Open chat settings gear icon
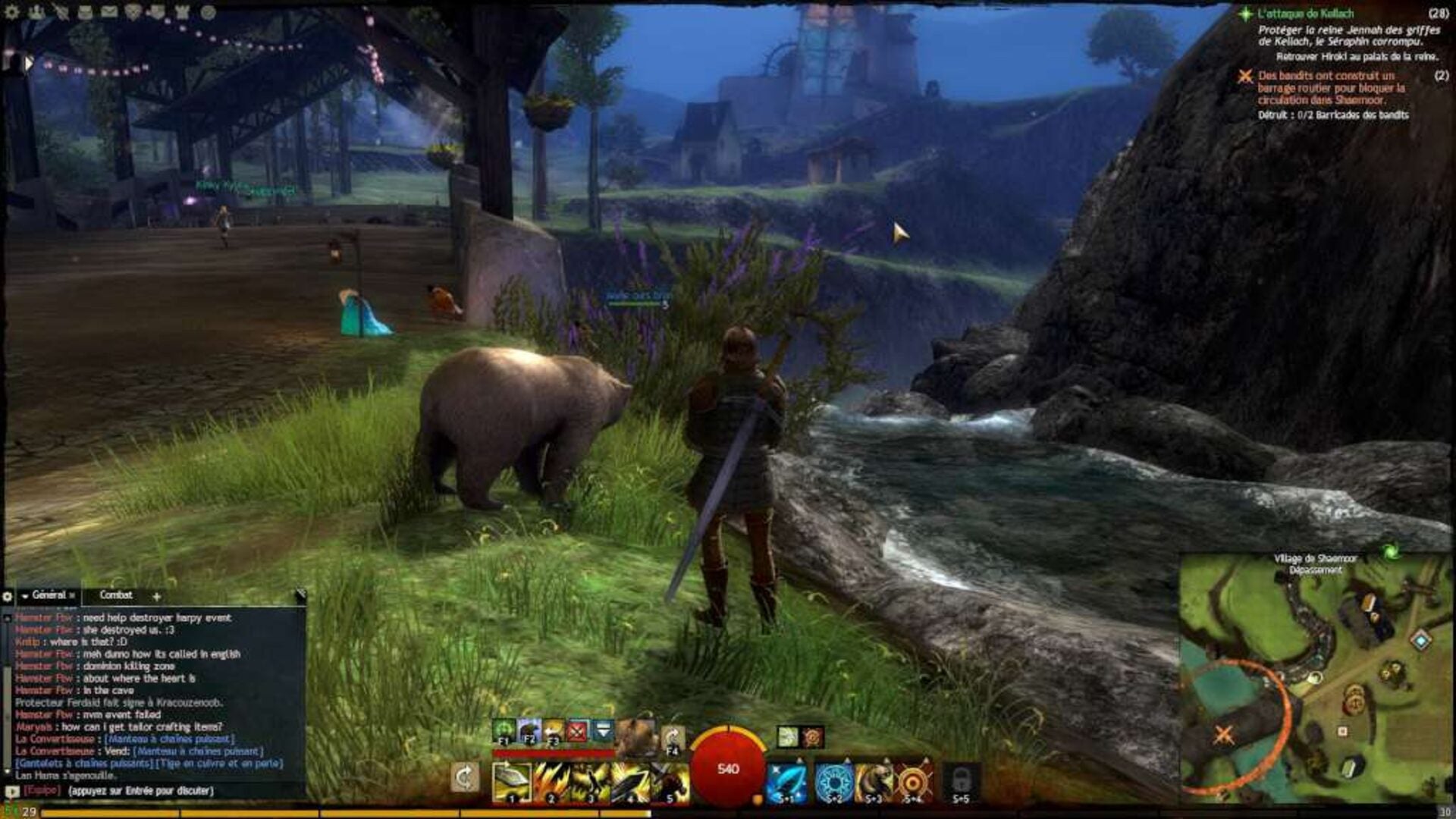The width and height of the screenshot is (1456, 819). point(8,596)
